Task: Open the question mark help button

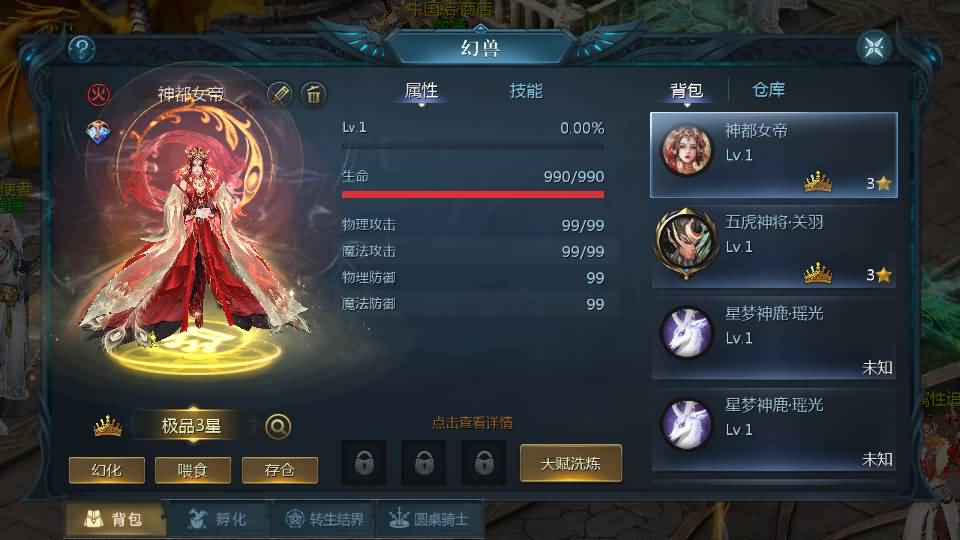Action: (x=81, y=47)
